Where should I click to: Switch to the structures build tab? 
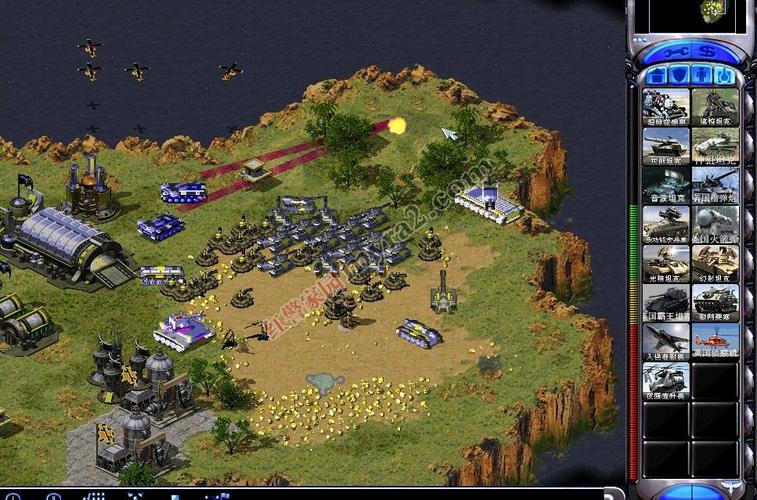coord(657,76)
